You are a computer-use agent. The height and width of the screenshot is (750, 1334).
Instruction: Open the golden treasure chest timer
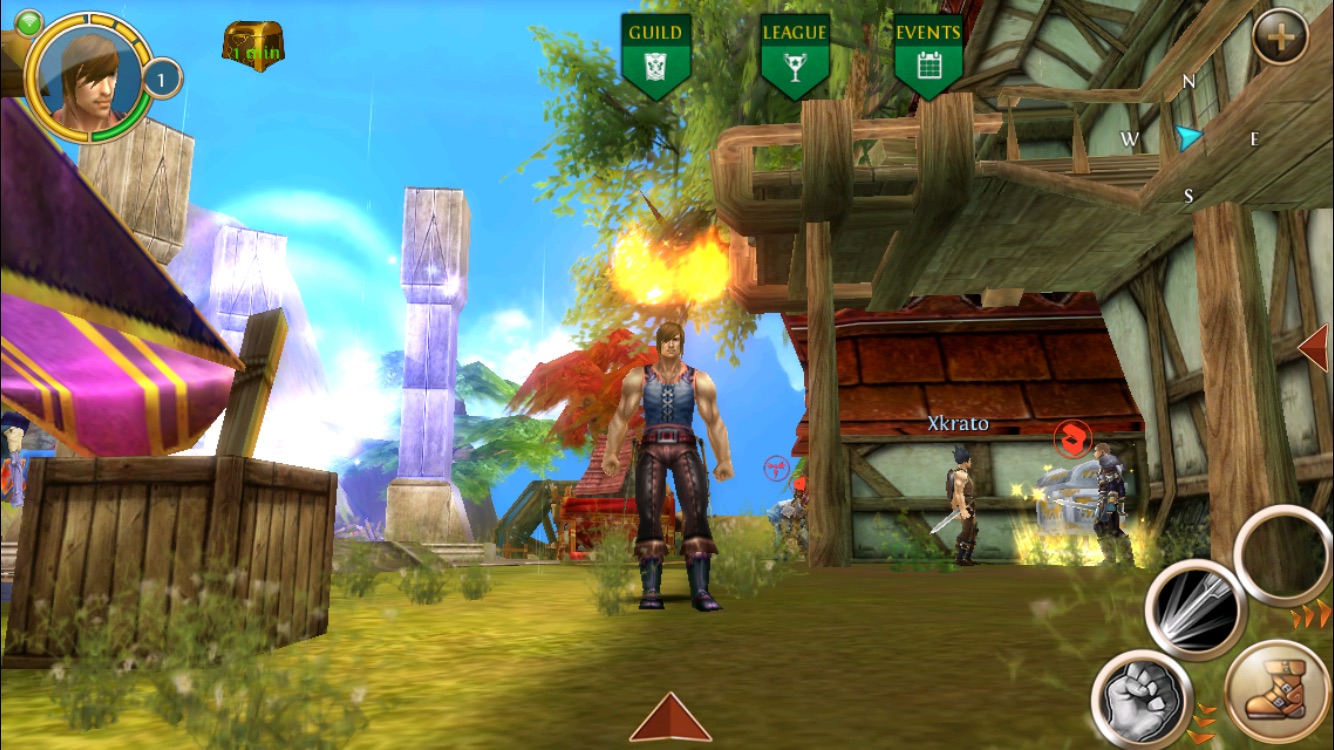tap(253, 46)
